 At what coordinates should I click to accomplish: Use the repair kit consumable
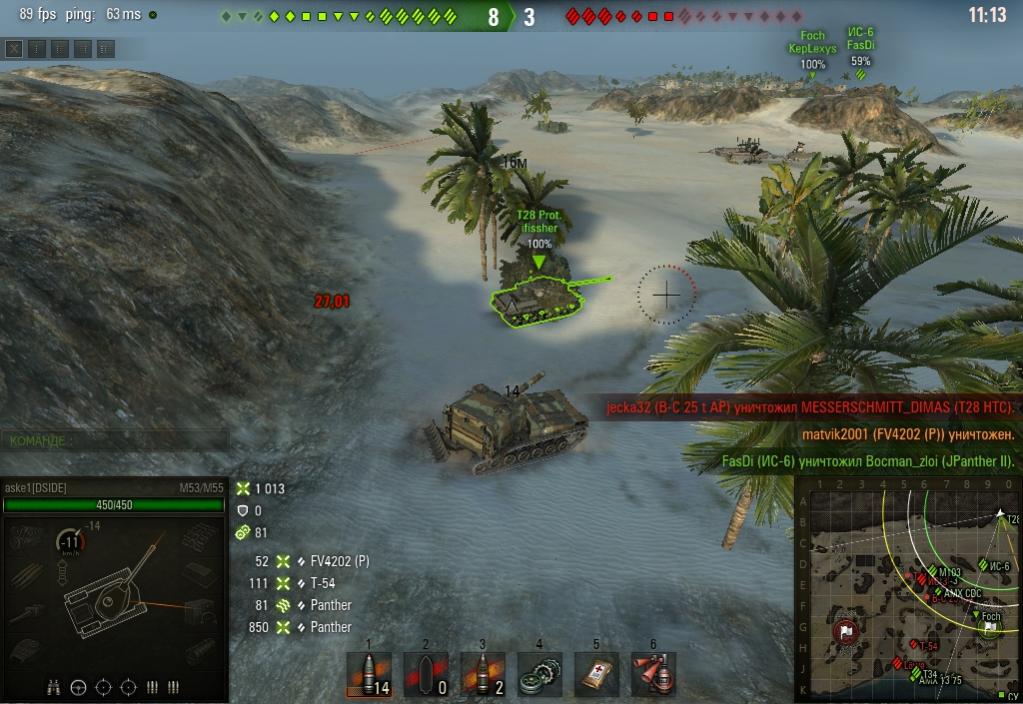tap(539, 675)
